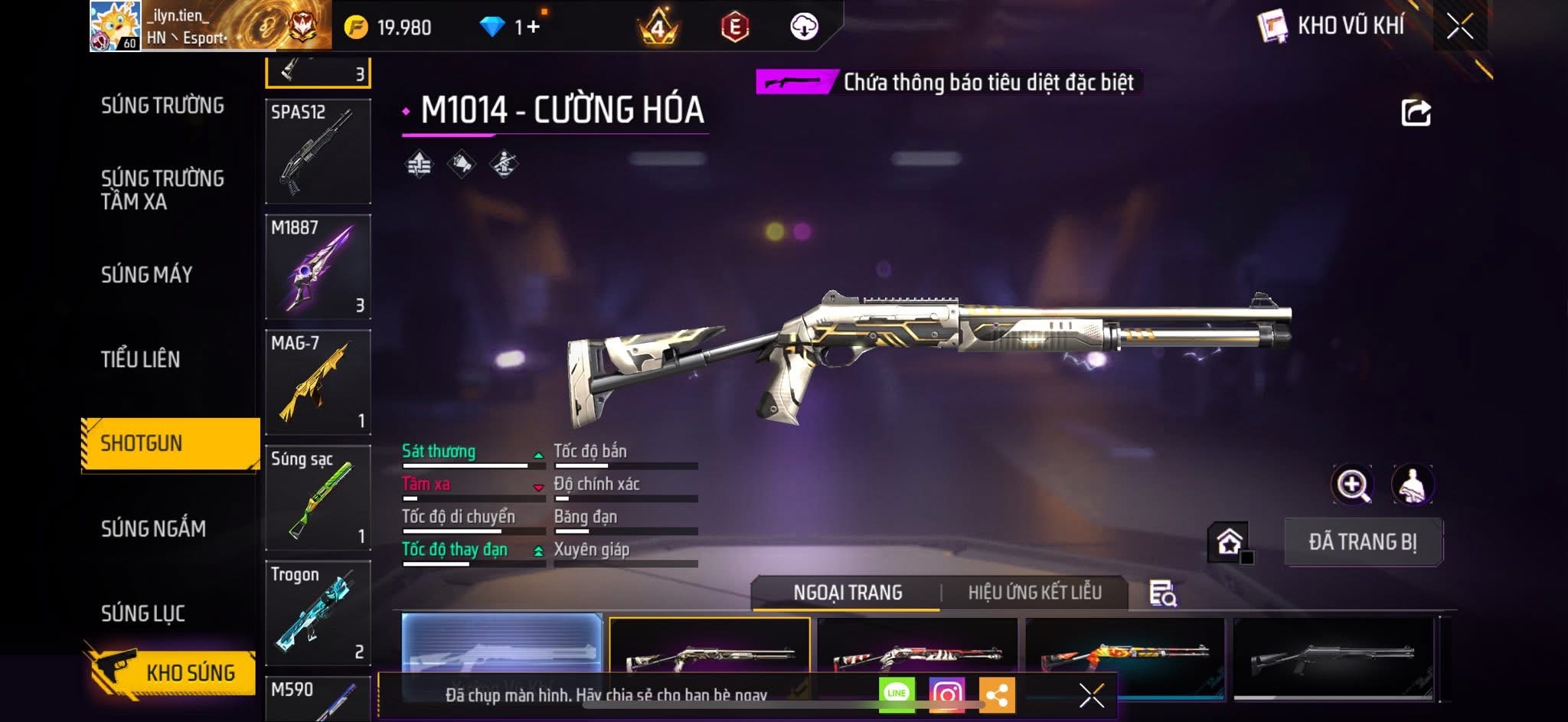Select the Súng Trường category
Screen dimensions: 1568x722
pos(162,106)
